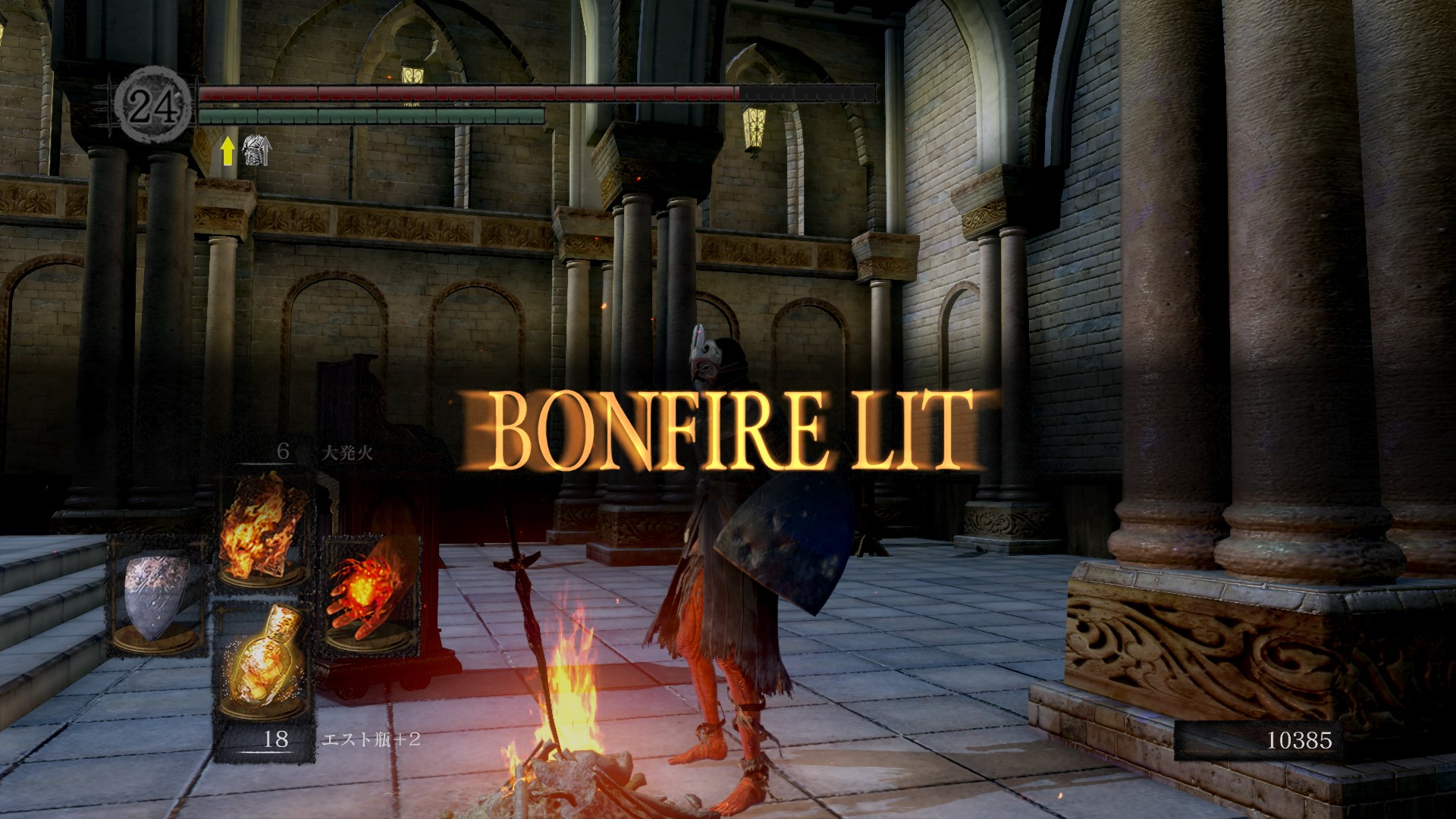Click the yellow up-arrow buff icon

point(227,151)
